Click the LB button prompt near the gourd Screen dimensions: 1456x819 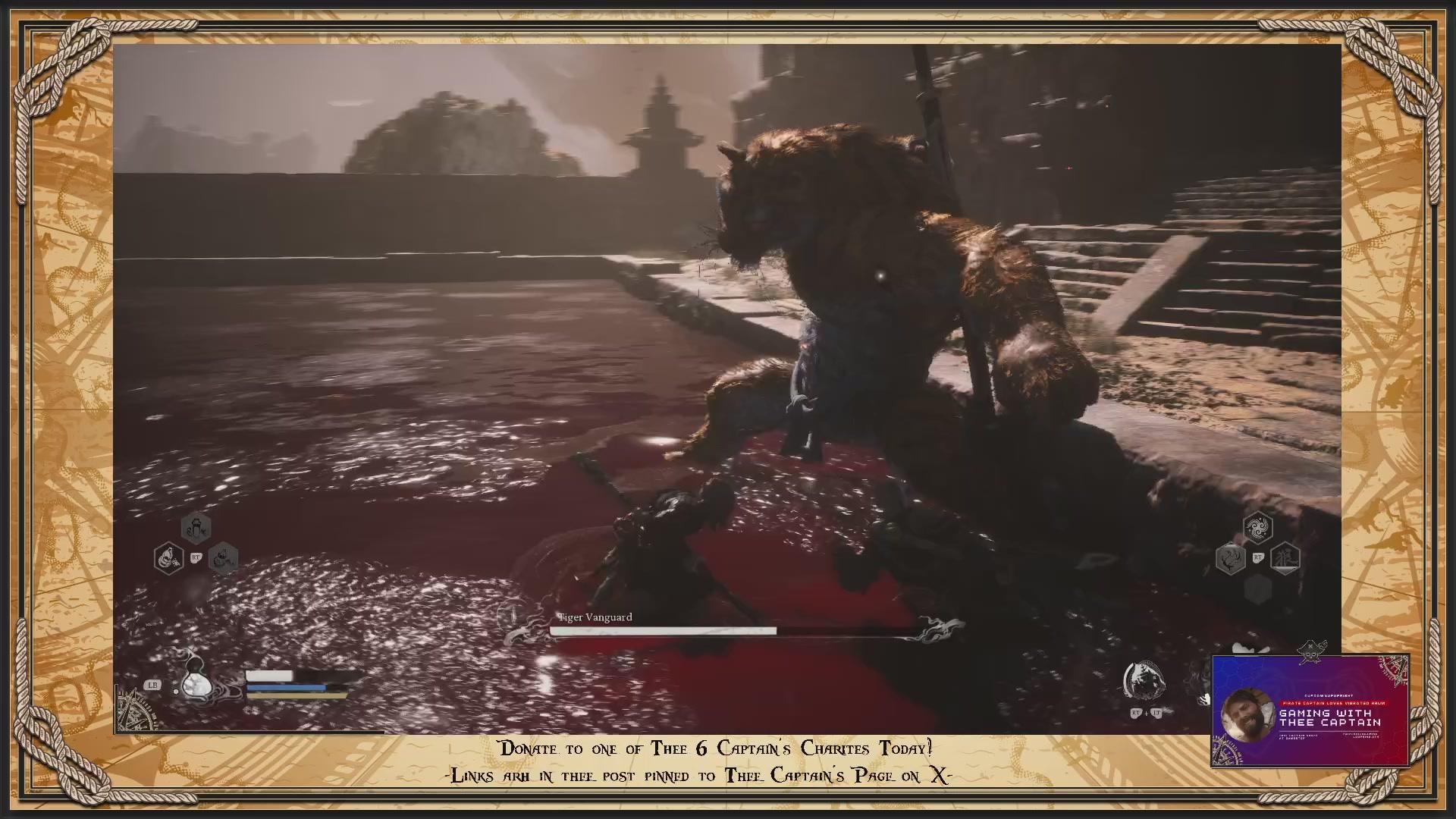point(152,686)
